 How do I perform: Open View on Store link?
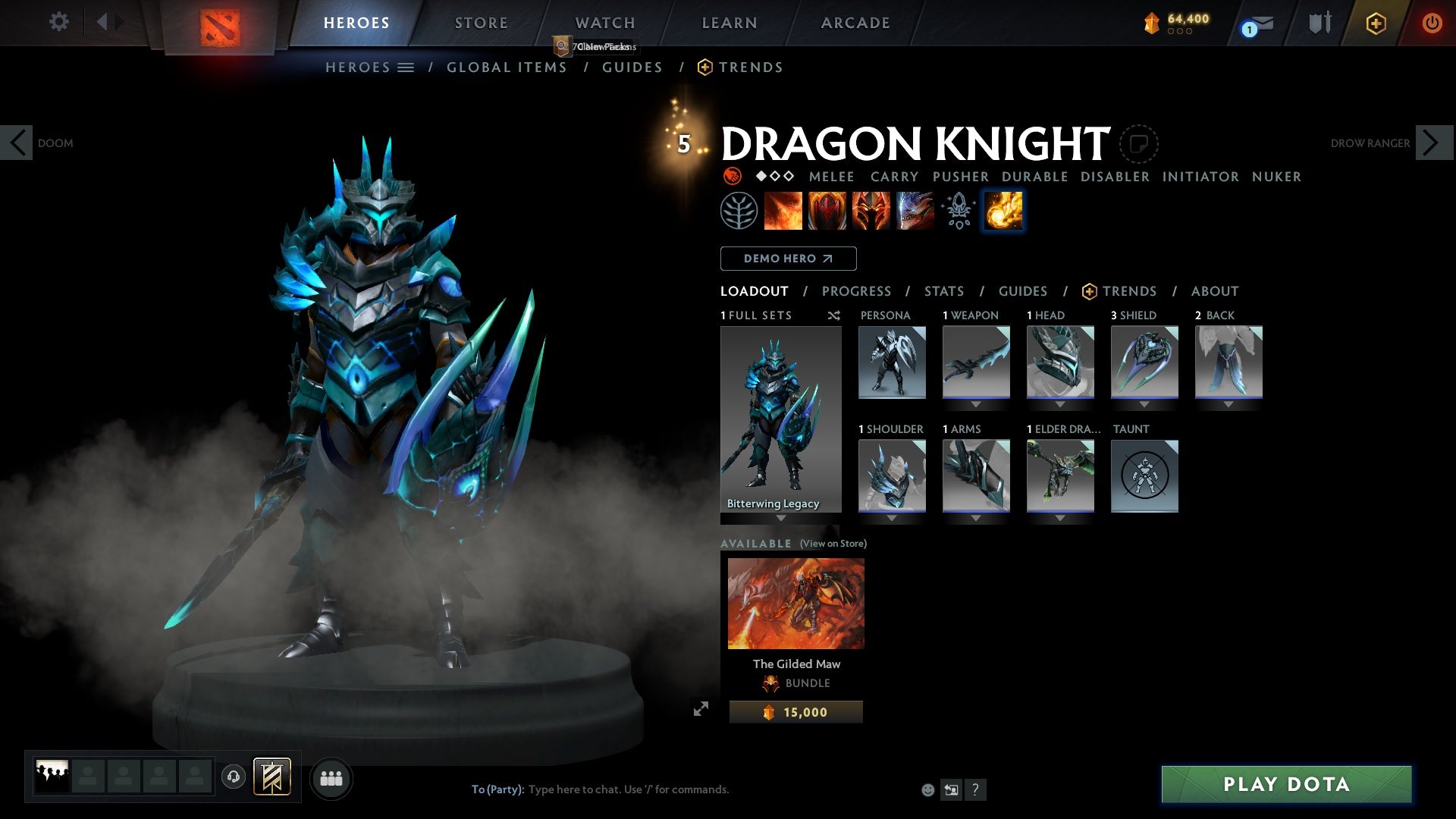(832, 544)
